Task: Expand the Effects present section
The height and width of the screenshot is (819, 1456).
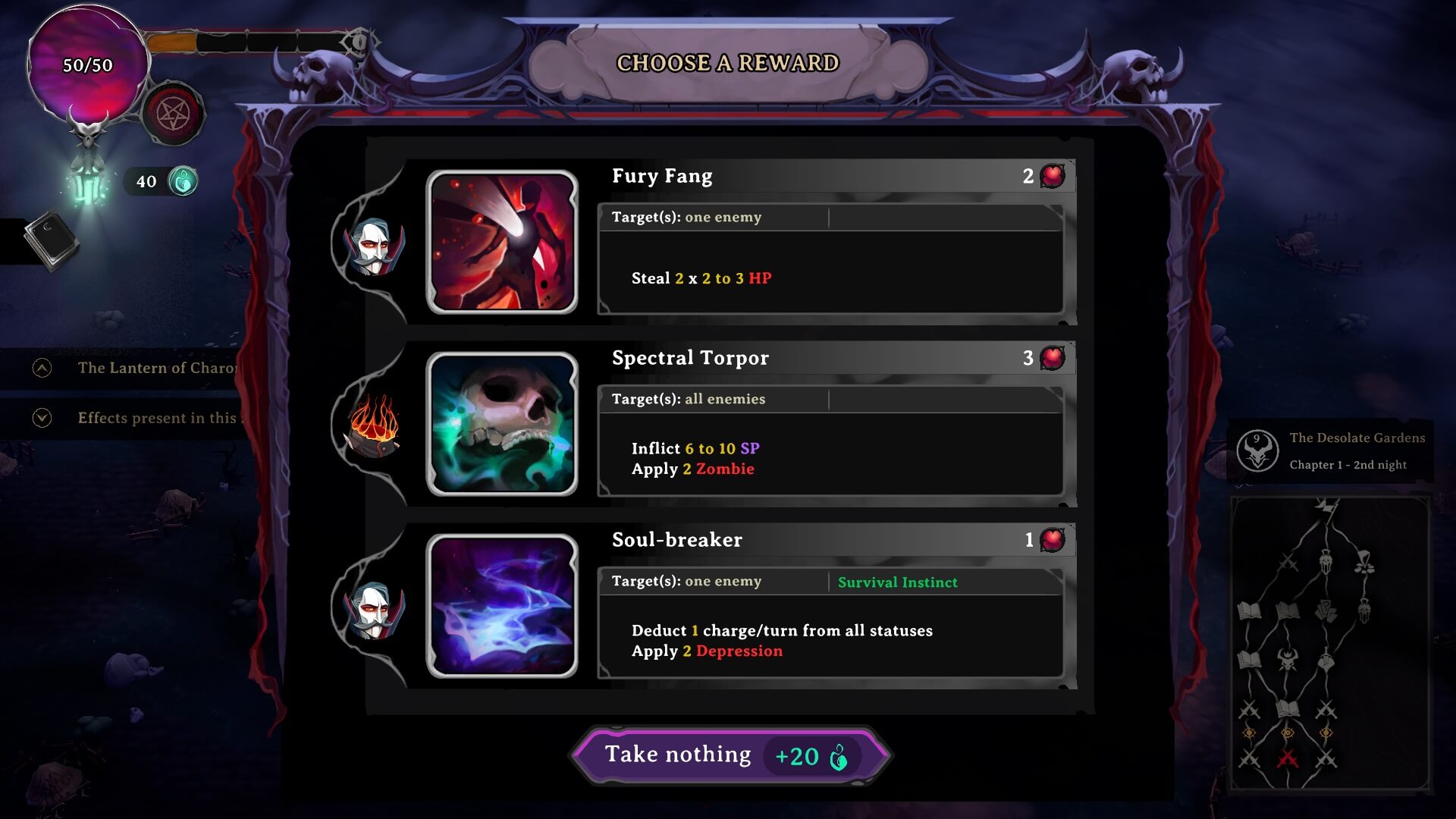Action: click(42, 418)
